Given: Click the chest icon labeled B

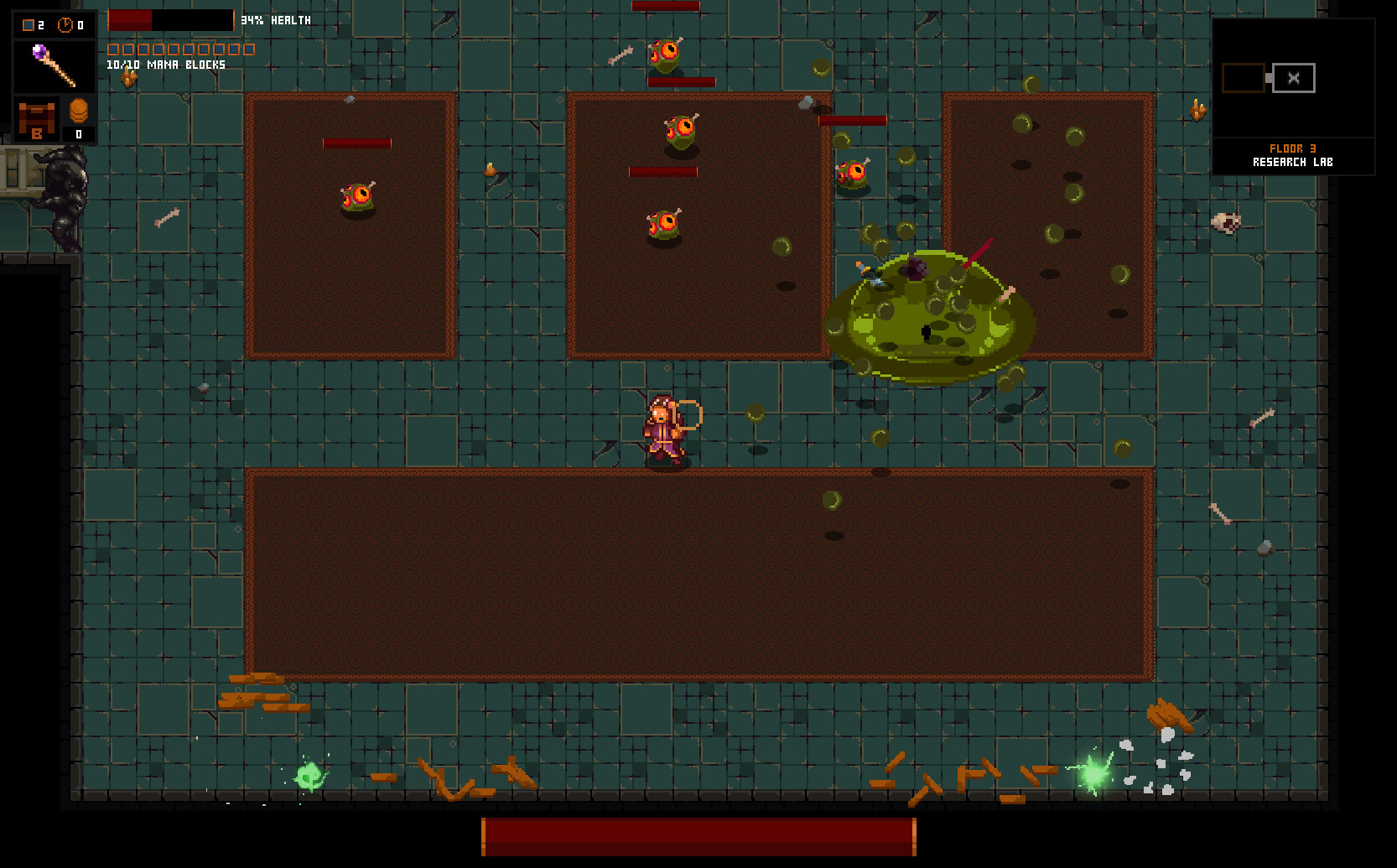Looking at the screenshot, I should 37,120.
